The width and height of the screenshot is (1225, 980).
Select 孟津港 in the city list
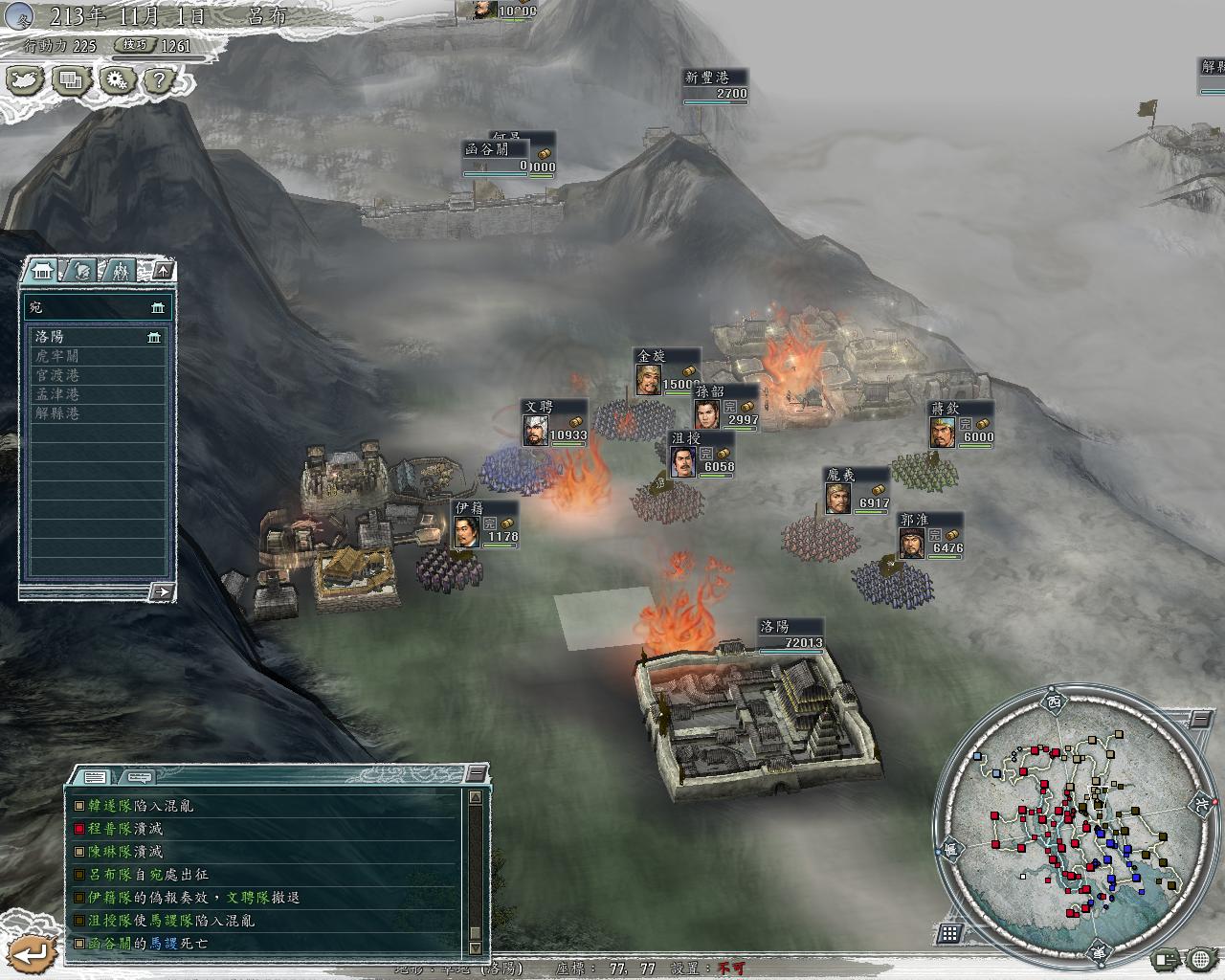coord(57,394)
